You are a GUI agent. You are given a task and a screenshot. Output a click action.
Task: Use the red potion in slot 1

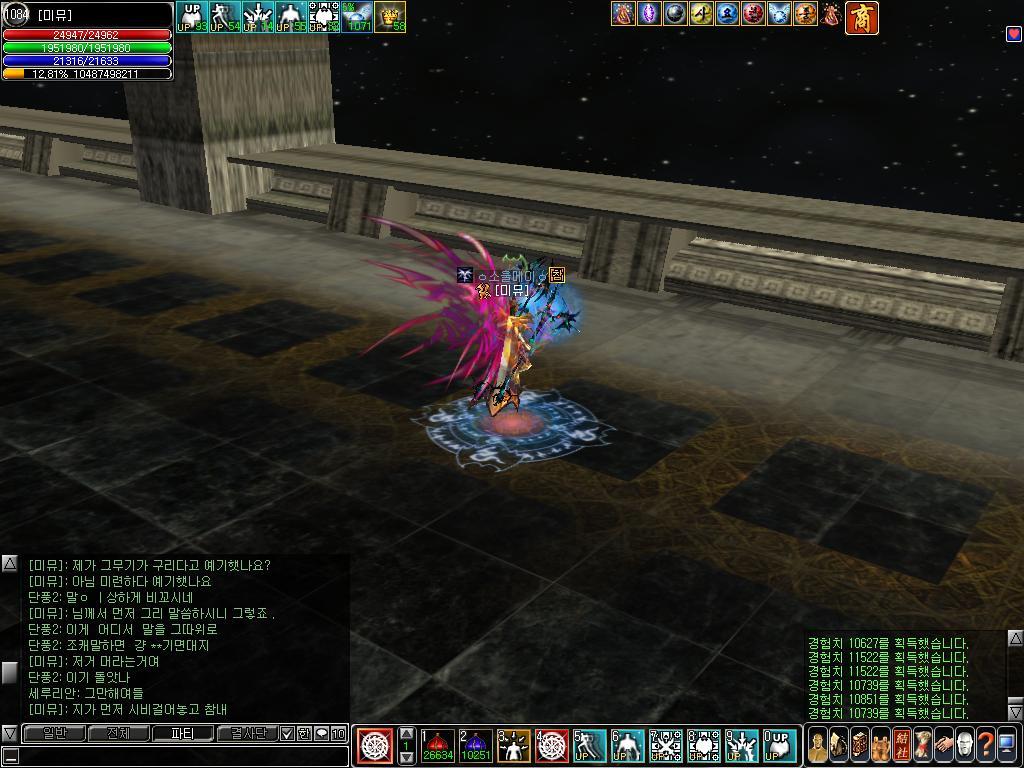(437, 745)
